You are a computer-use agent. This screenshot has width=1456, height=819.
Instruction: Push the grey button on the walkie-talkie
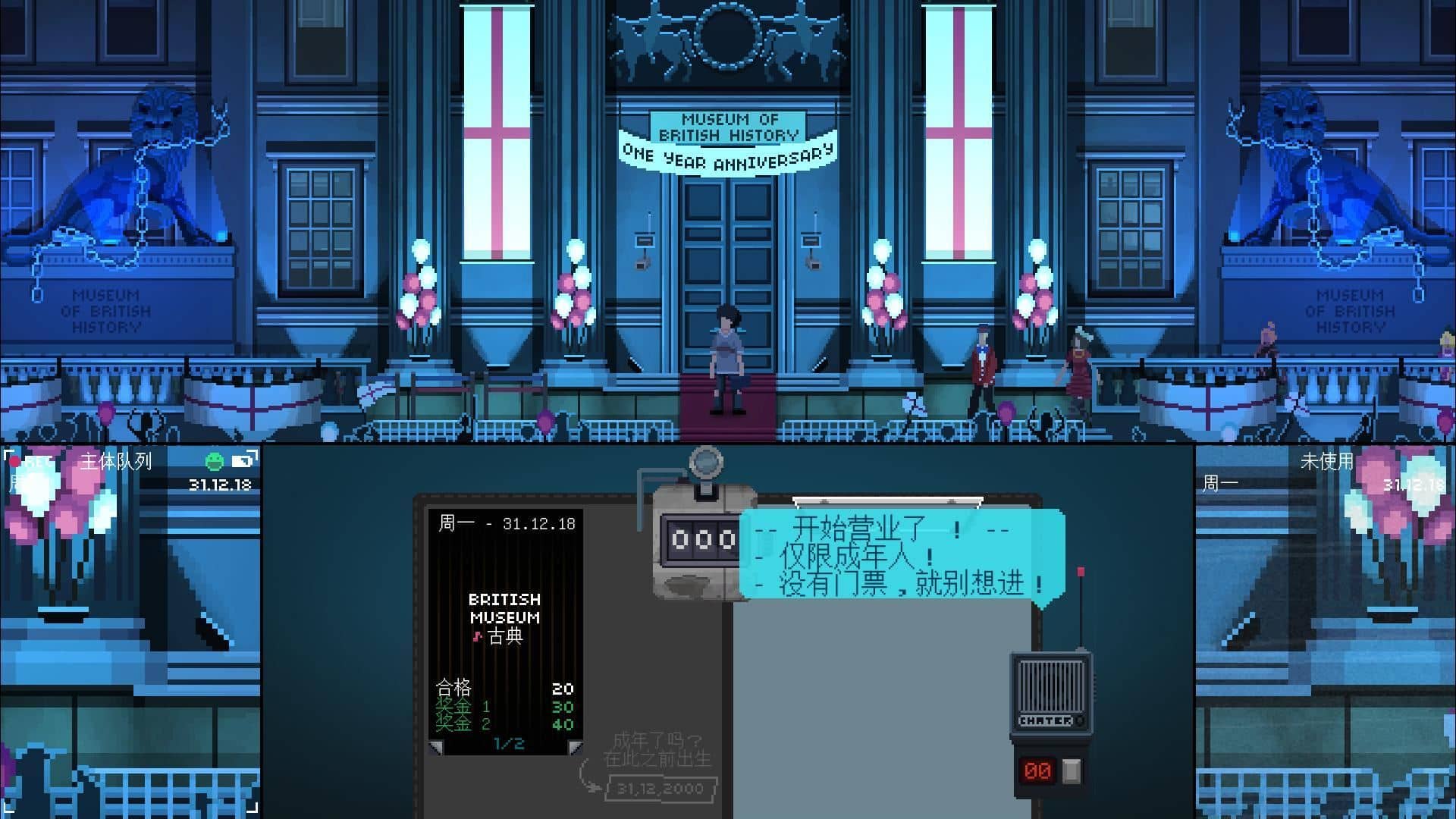tap(1071, 771)
